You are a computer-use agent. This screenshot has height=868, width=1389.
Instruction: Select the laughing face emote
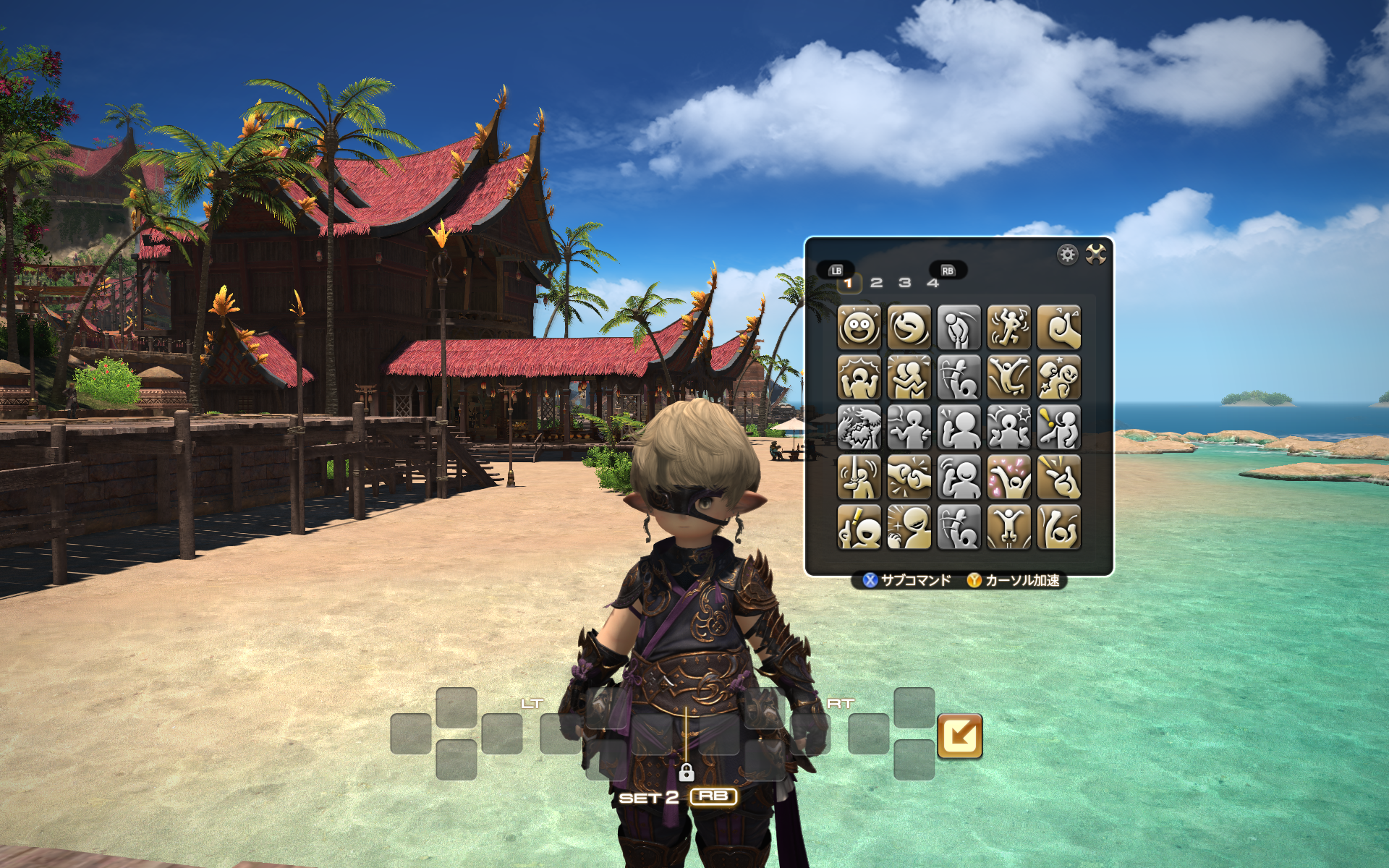[909, 327]
